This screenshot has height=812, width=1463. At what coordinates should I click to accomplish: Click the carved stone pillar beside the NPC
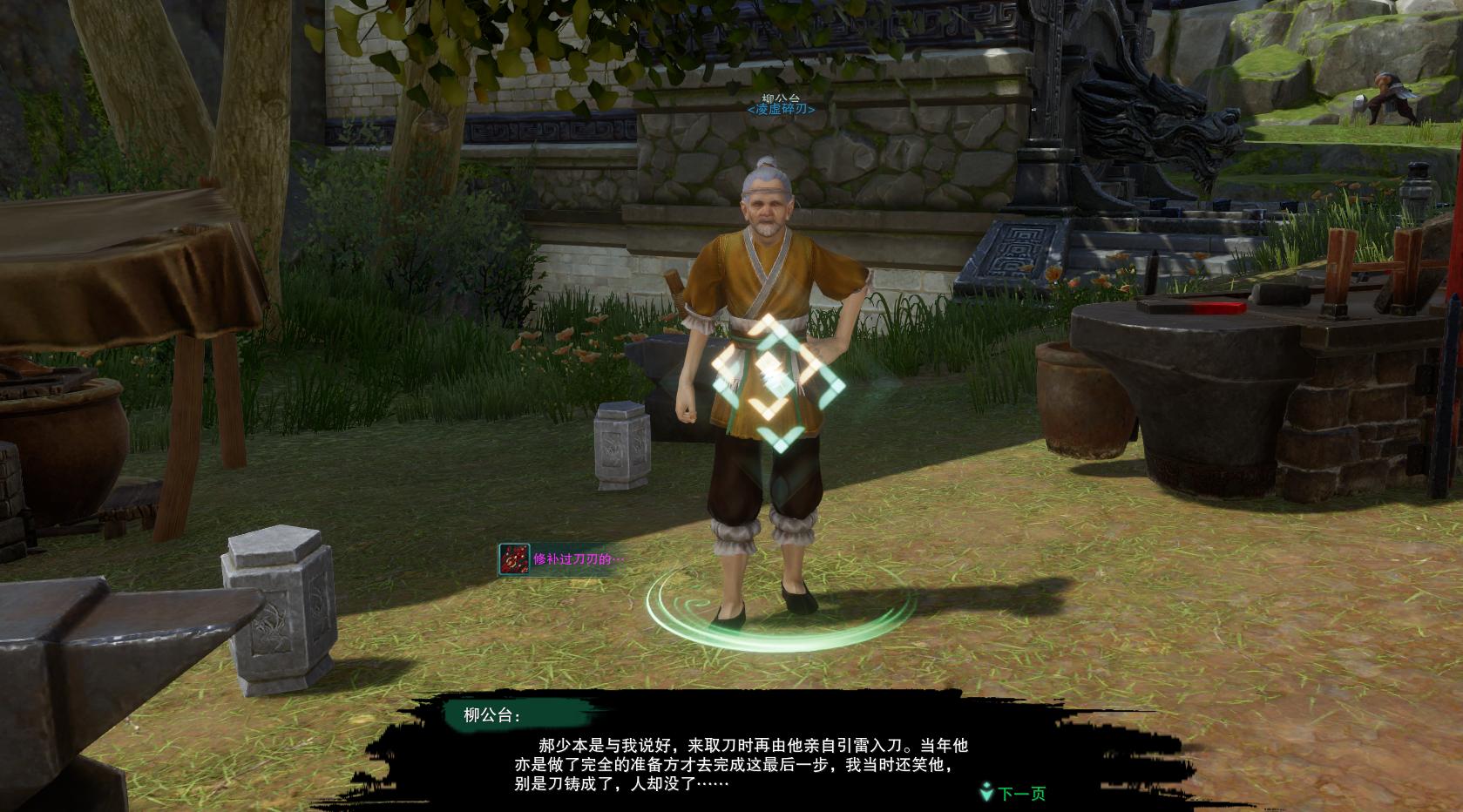[x=620, y=444]
